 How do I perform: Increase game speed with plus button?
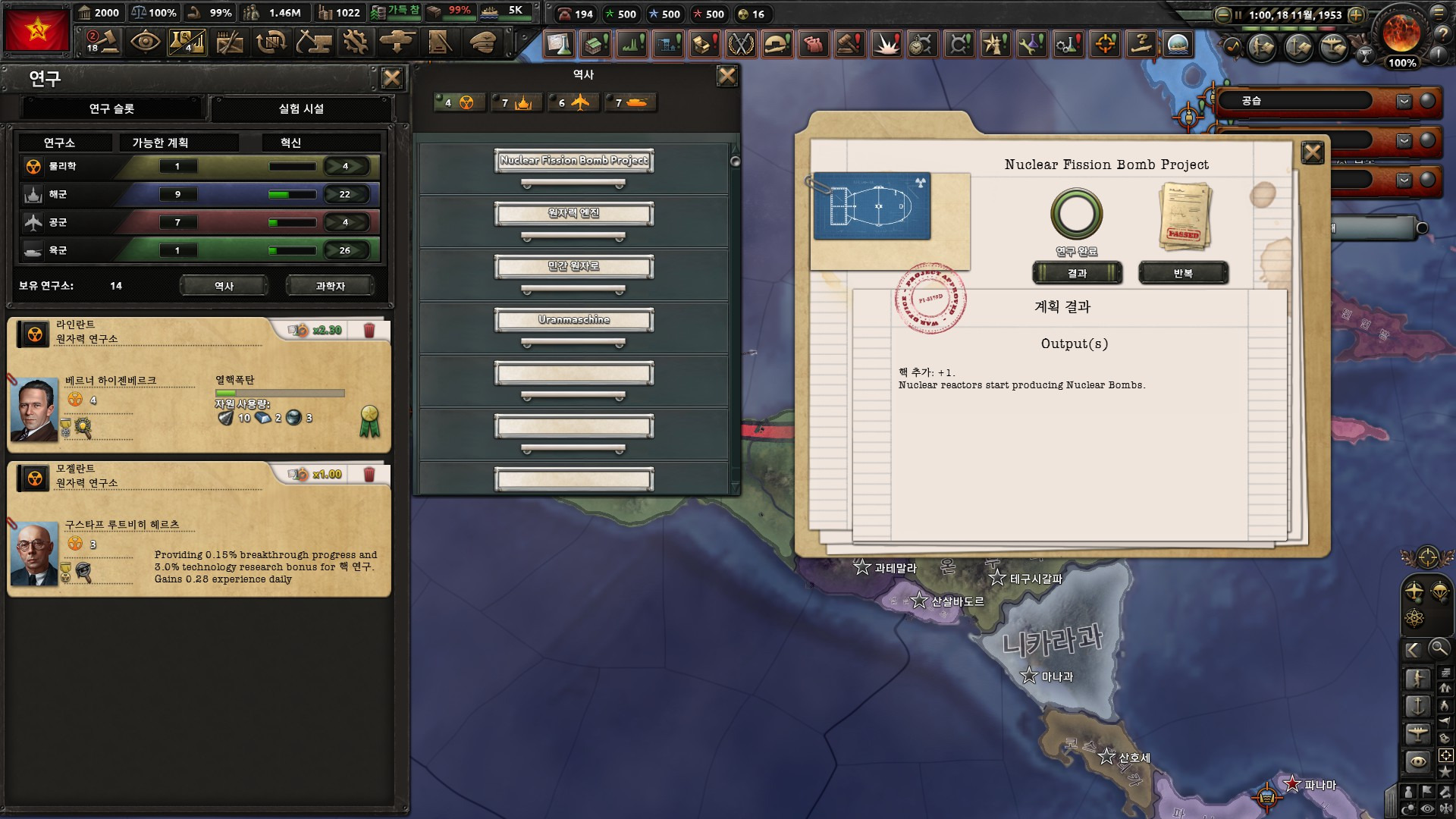[1356, 14]
